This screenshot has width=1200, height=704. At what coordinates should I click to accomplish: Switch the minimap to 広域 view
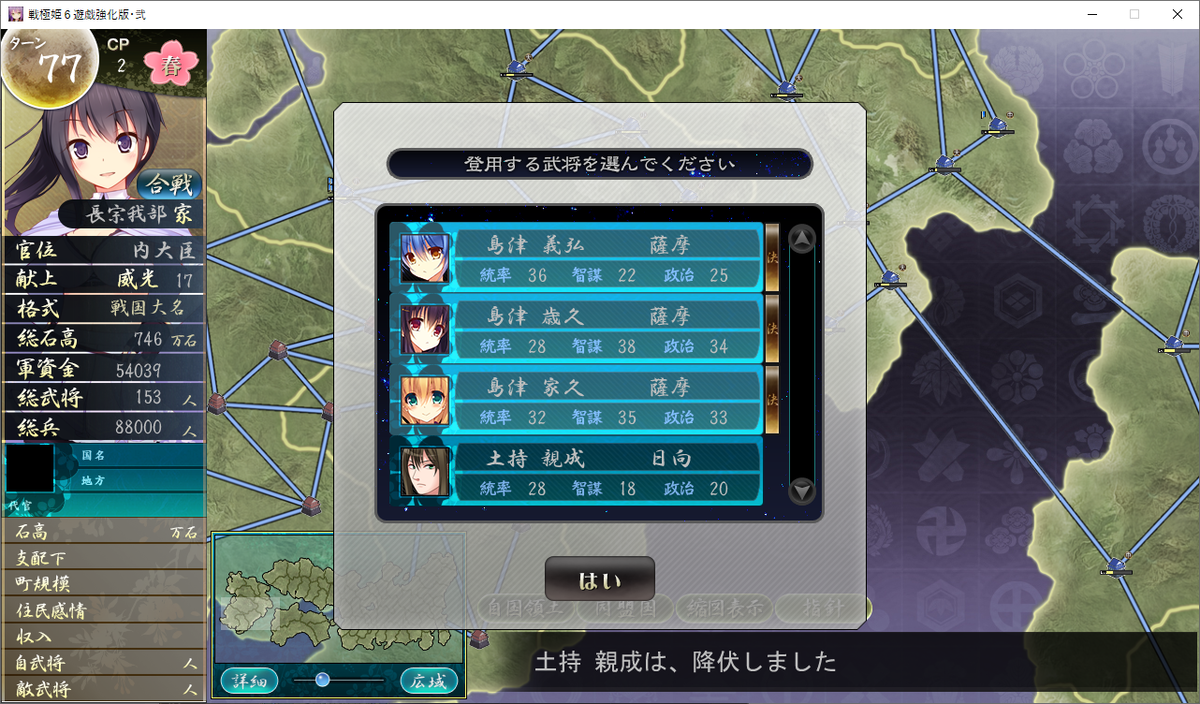[429, 681]
